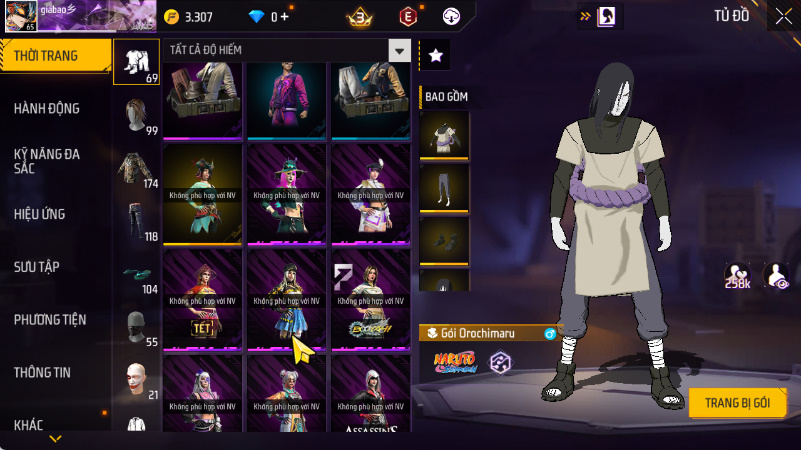Toggle the star favorites filter
Image resolution: width=801 pixels, height=450 pixels.
click(x=435, y=56)
